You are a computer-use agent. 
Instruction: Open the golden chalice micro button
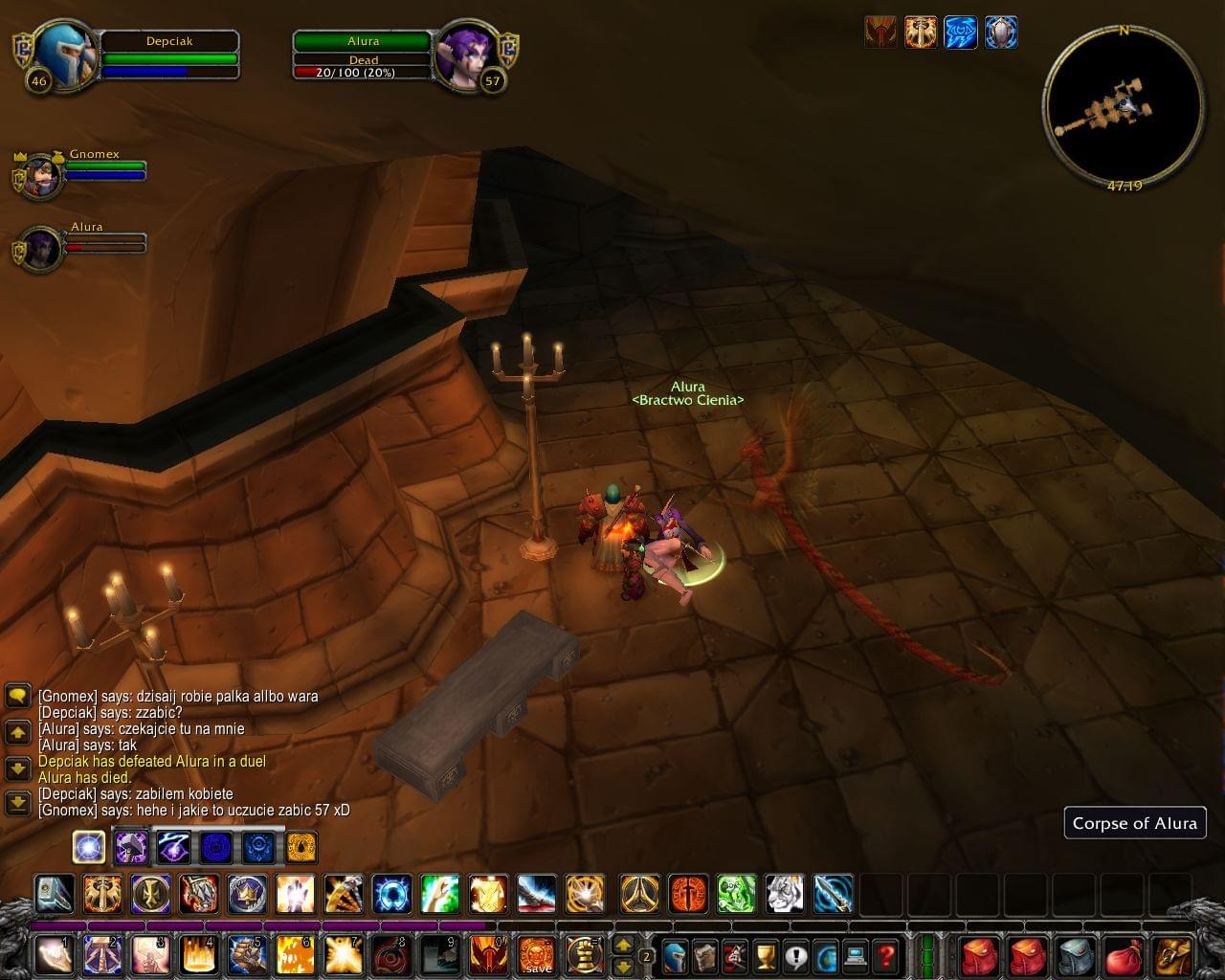pos(766,954)
